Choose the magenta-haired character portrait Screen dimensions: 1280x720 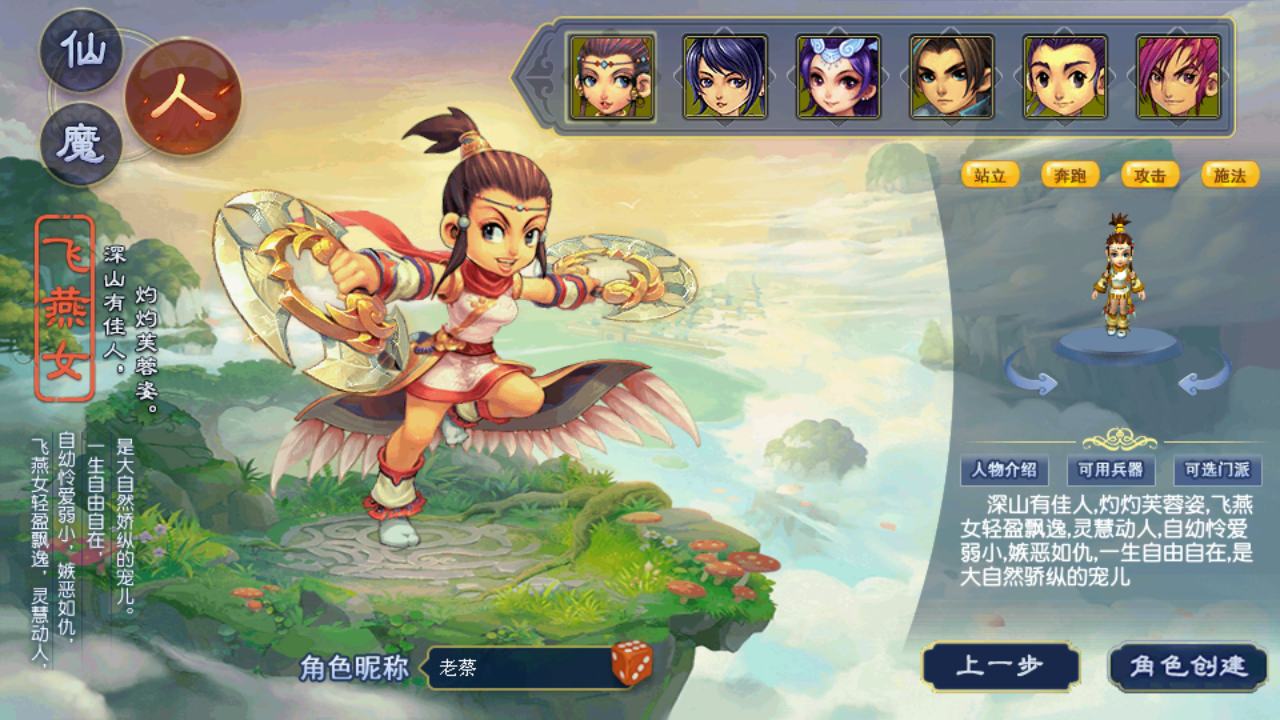pyautogui.click(x=1178, y=77)
